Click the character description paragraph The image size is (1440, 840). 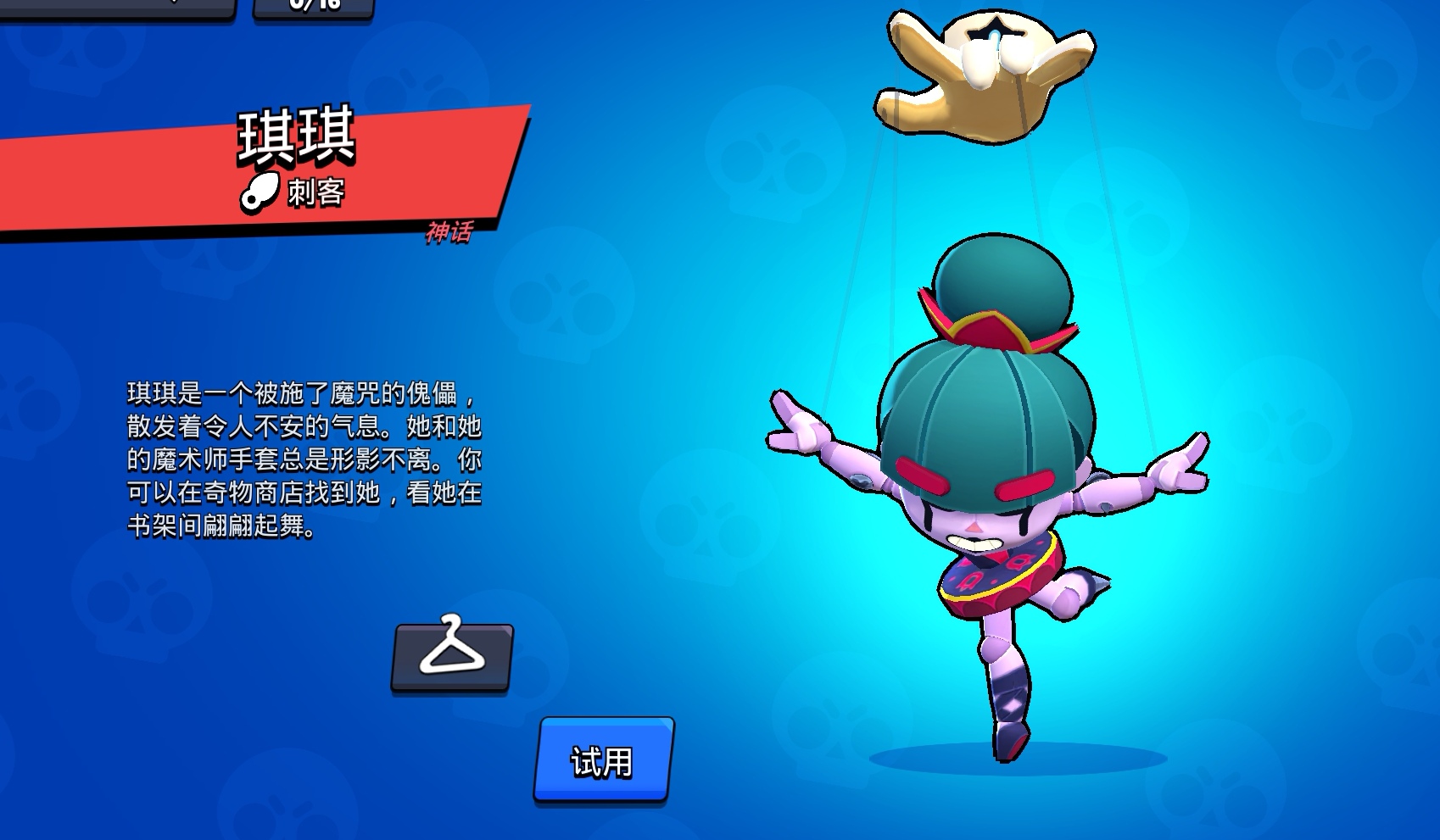(305, 462)
